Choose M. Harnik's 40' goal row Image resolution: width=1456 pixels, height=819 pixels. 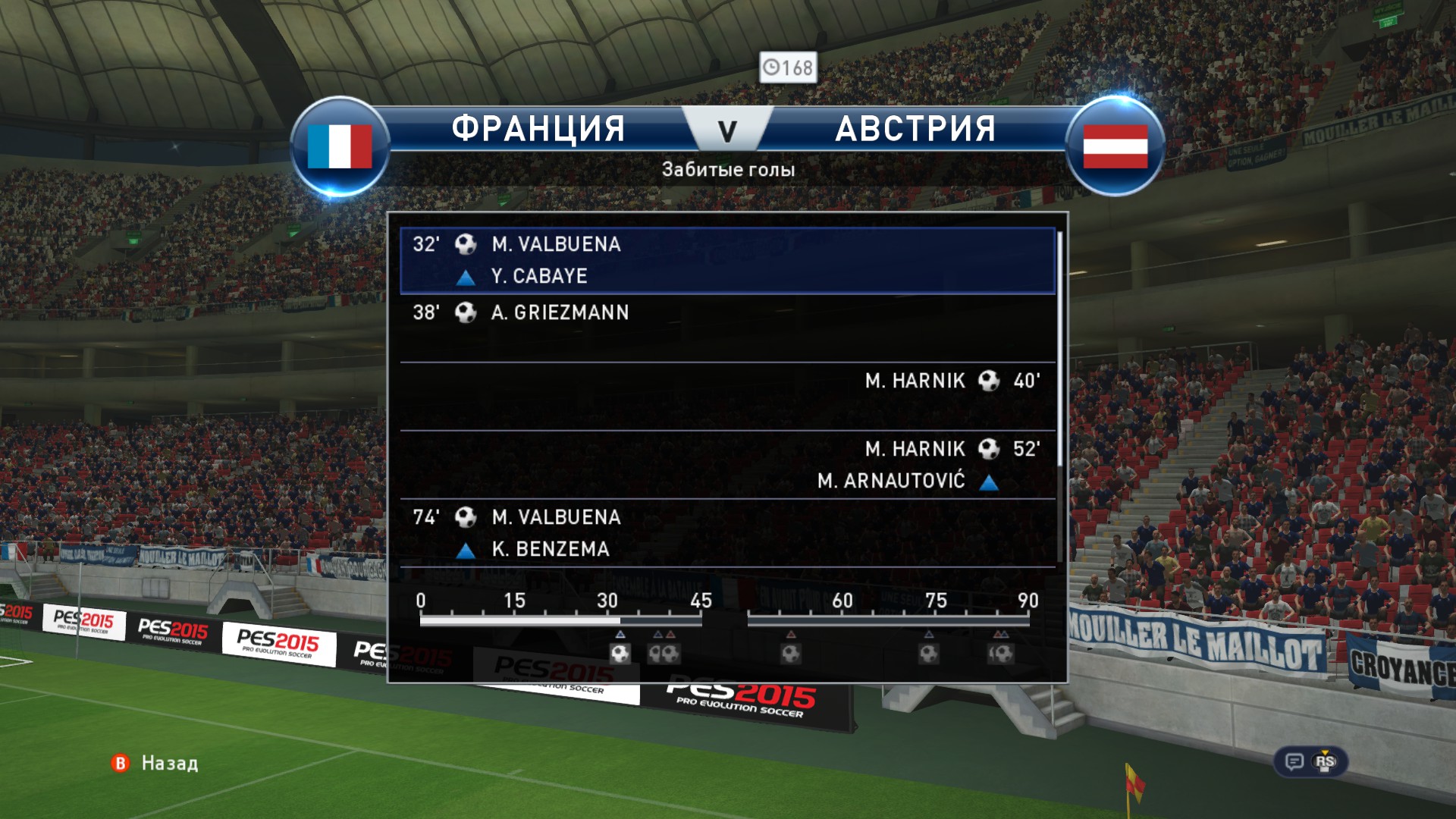pyautogui.click(x=726, y=396)
